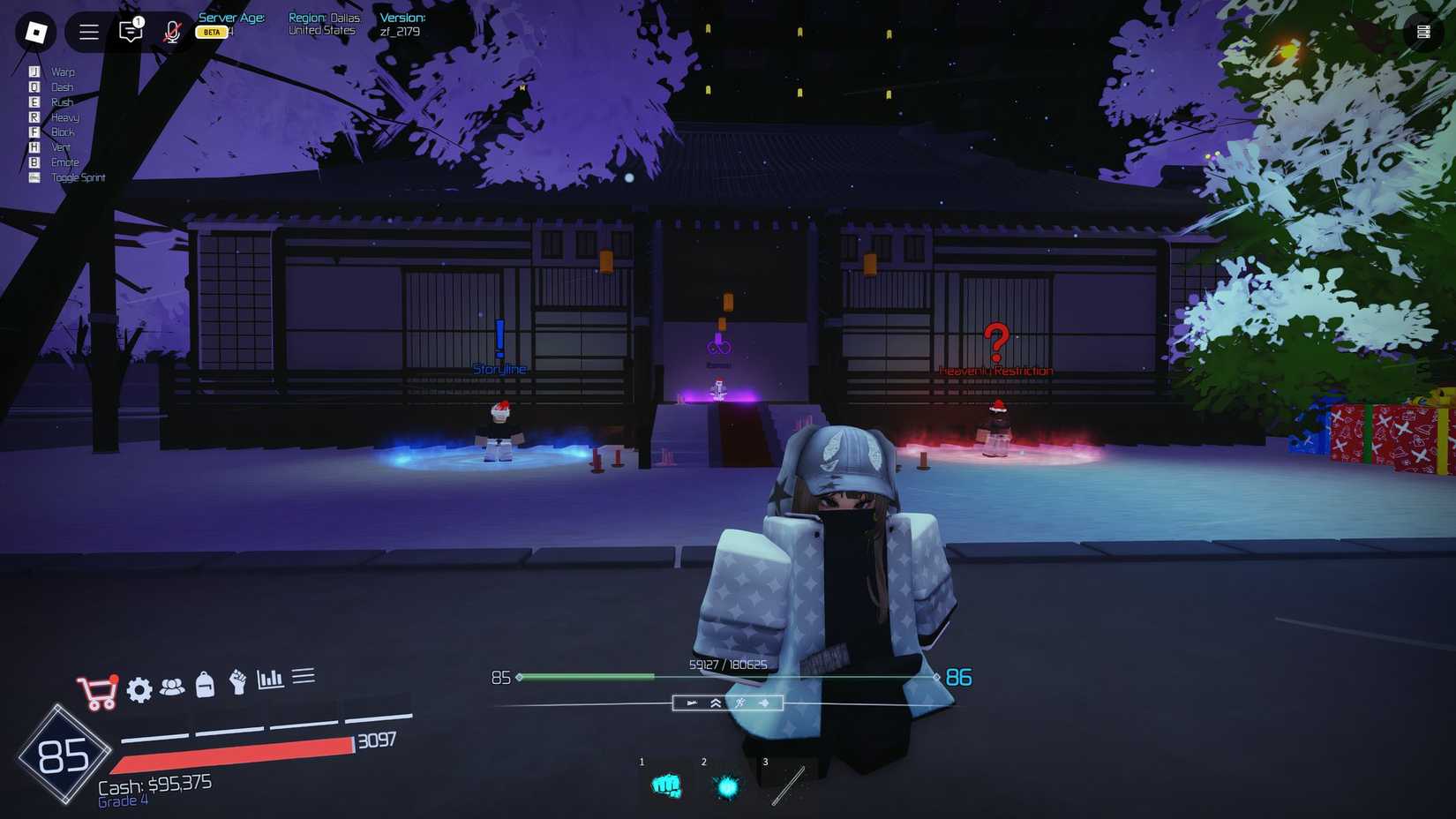Open the shop cart icon

click(x=97, y=688)
